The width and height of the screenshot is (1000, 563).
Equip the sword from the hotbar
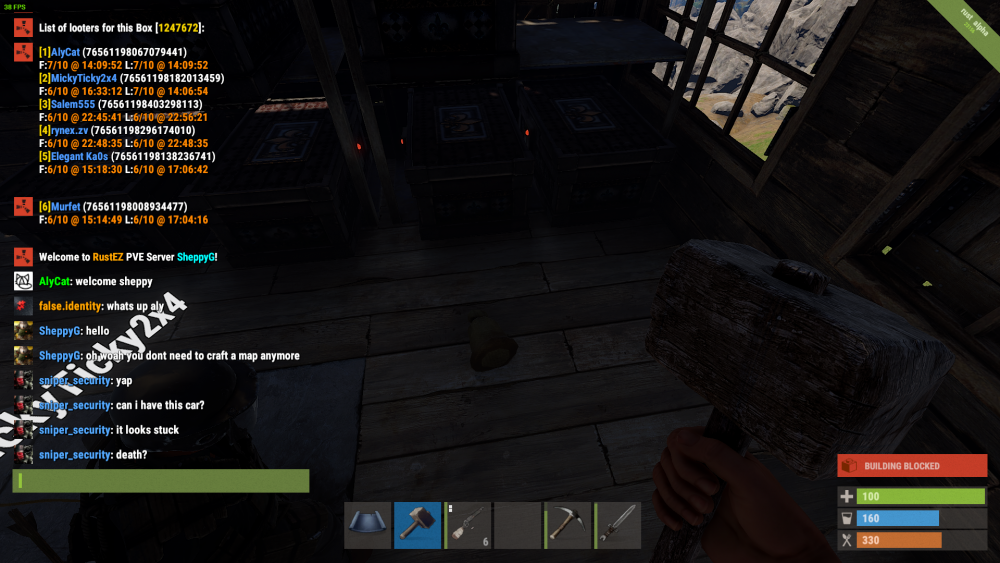pyautogui.click(x=617, y=525)
